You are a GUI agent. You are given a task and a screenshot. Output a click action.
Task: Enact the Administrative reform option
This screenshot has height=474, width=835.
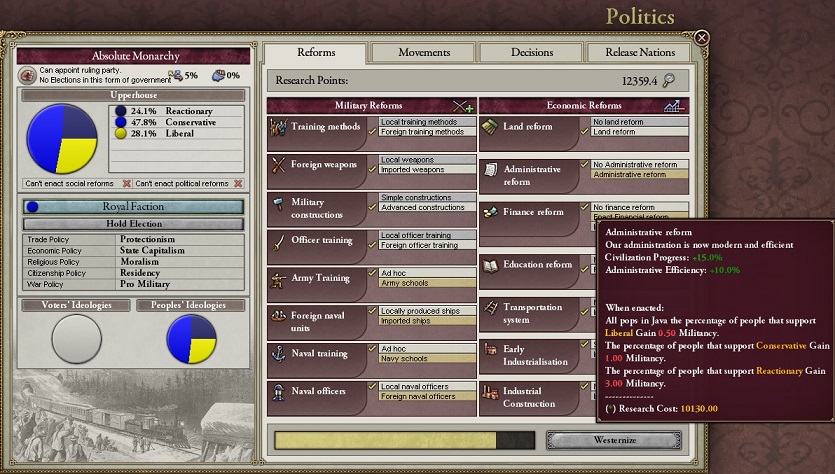pos(634,175)
